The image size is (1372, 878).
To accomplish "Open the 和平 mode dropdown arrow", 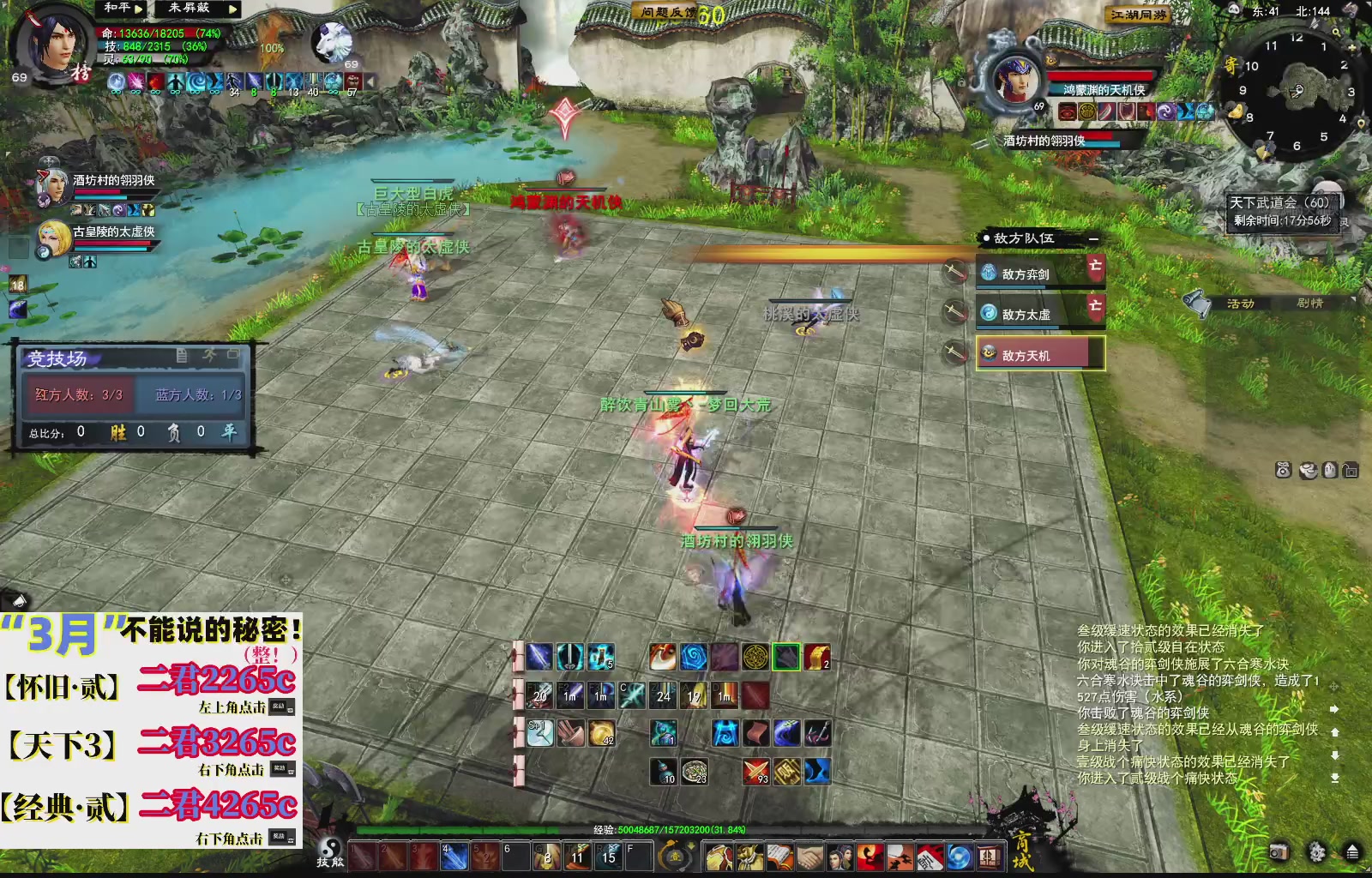I will point(138,9).
